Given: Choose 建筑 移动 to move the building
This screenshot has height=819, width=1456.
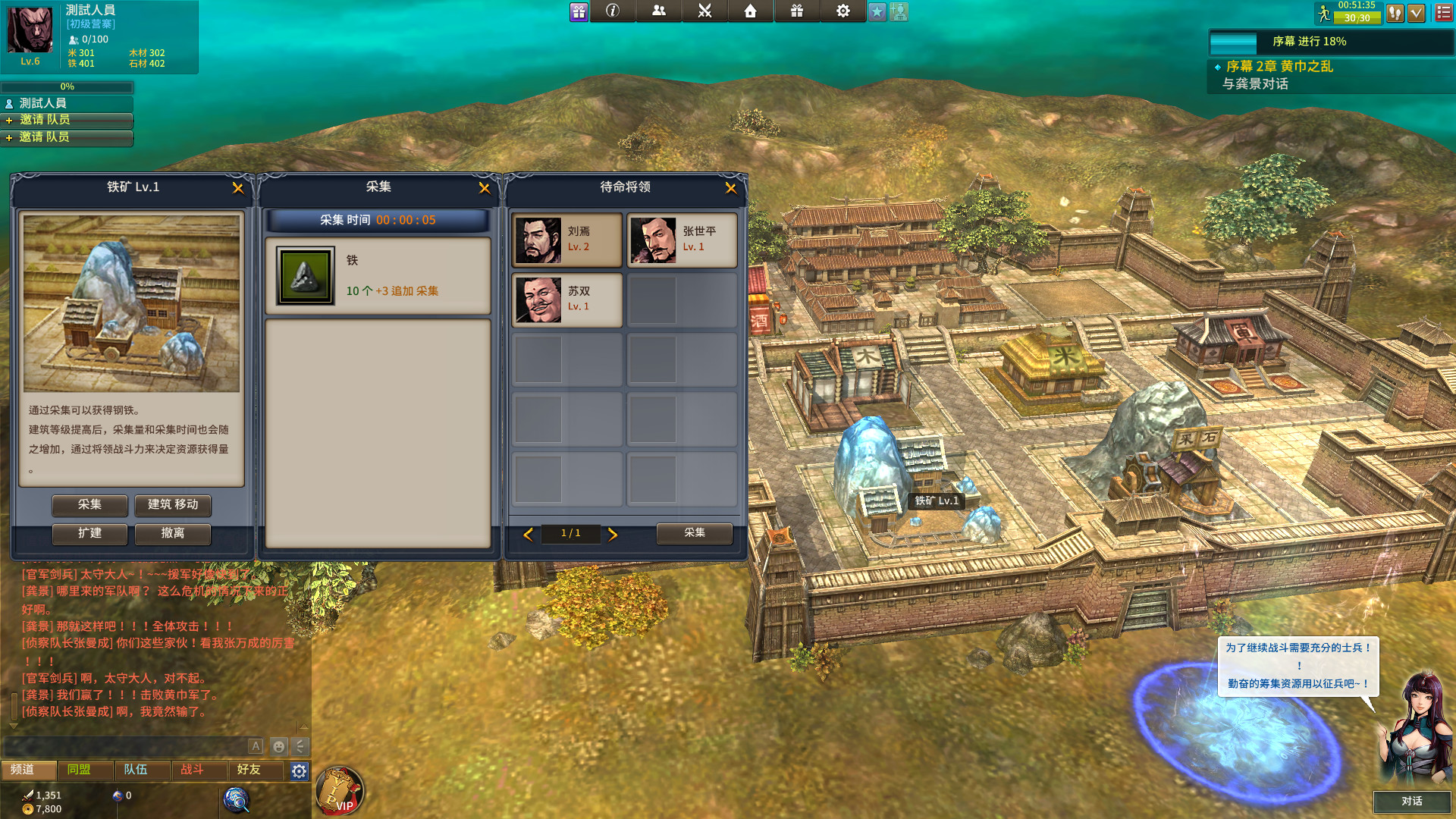Looking at the screenshot, I should (x=173, y=505).
